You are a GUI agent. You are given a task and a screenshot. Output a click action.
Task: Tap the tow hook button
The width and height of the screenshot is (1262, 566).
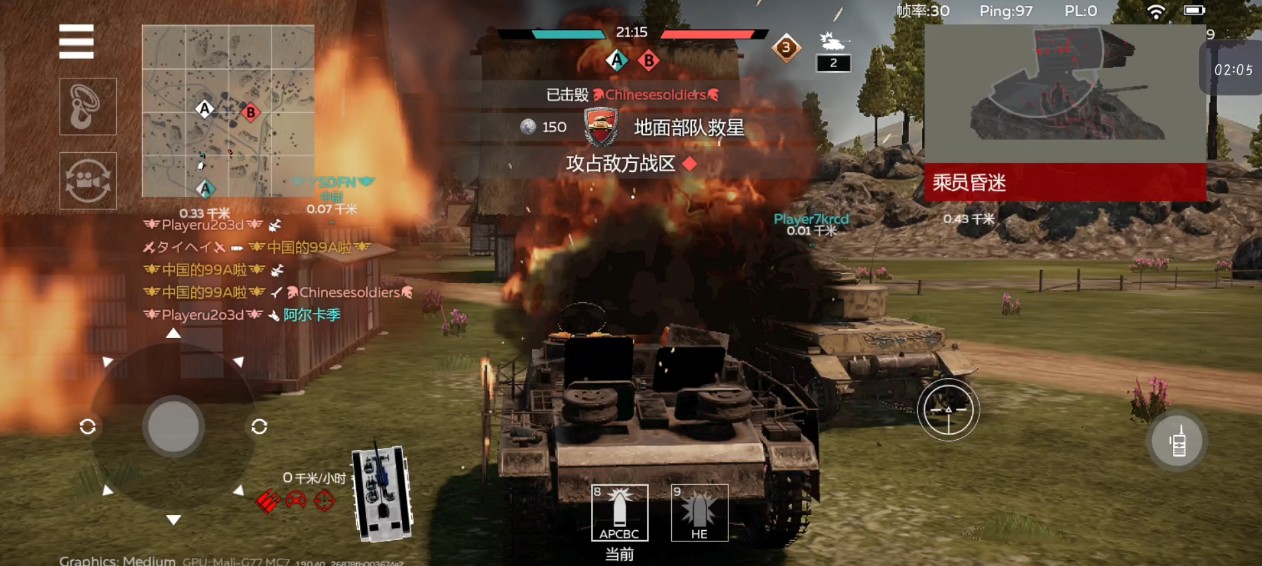click(x=88, y=106)
